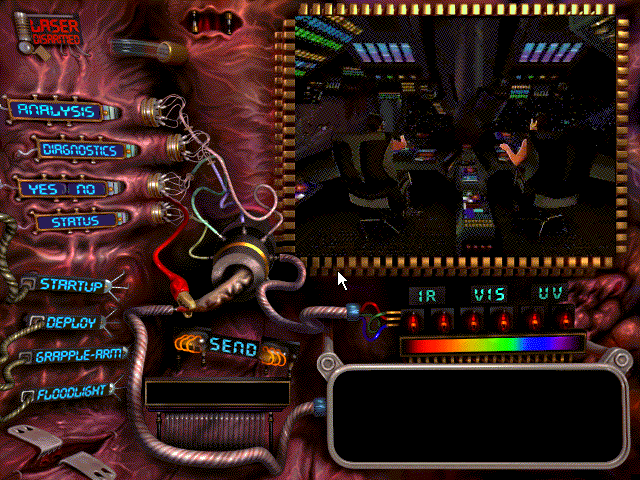Switch to the VIS spectrum mode
Screen dimensions: 640x480
click(x=490, y=295)
